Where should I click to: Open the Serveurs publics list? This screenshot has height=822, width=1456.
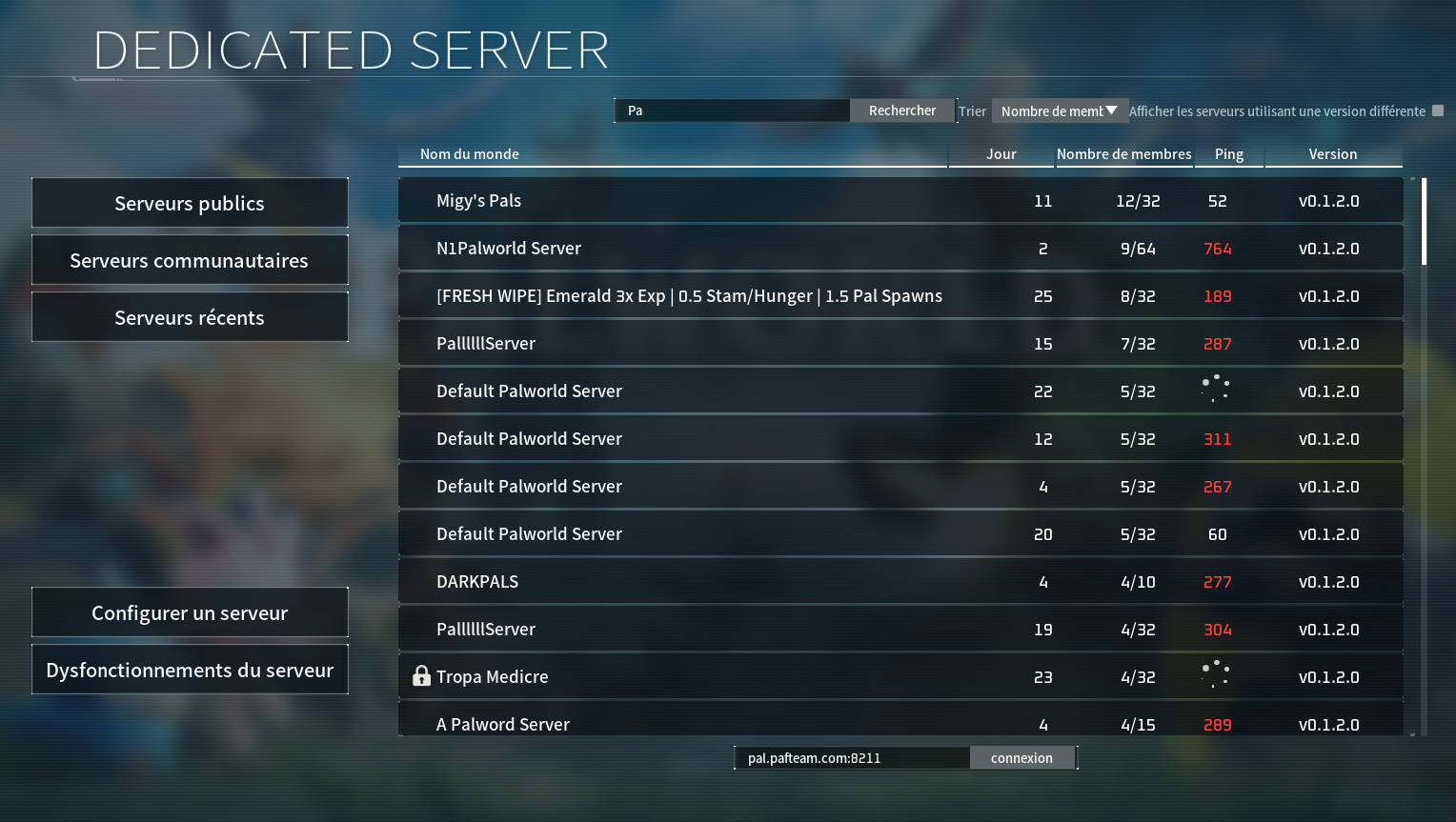190,203
